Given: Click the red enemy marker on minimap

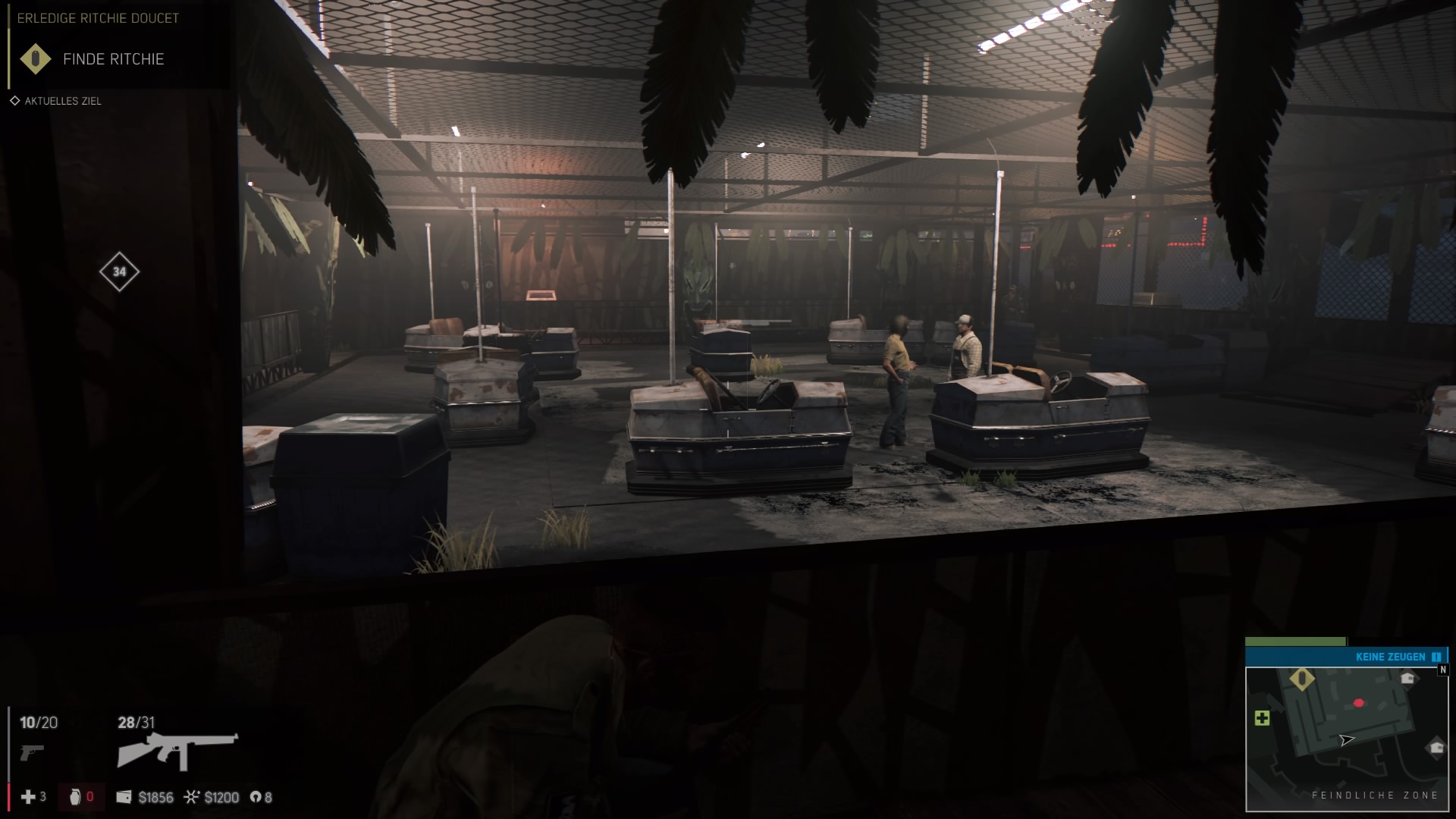Looking at the screenshot, I should coord(1358,703).
